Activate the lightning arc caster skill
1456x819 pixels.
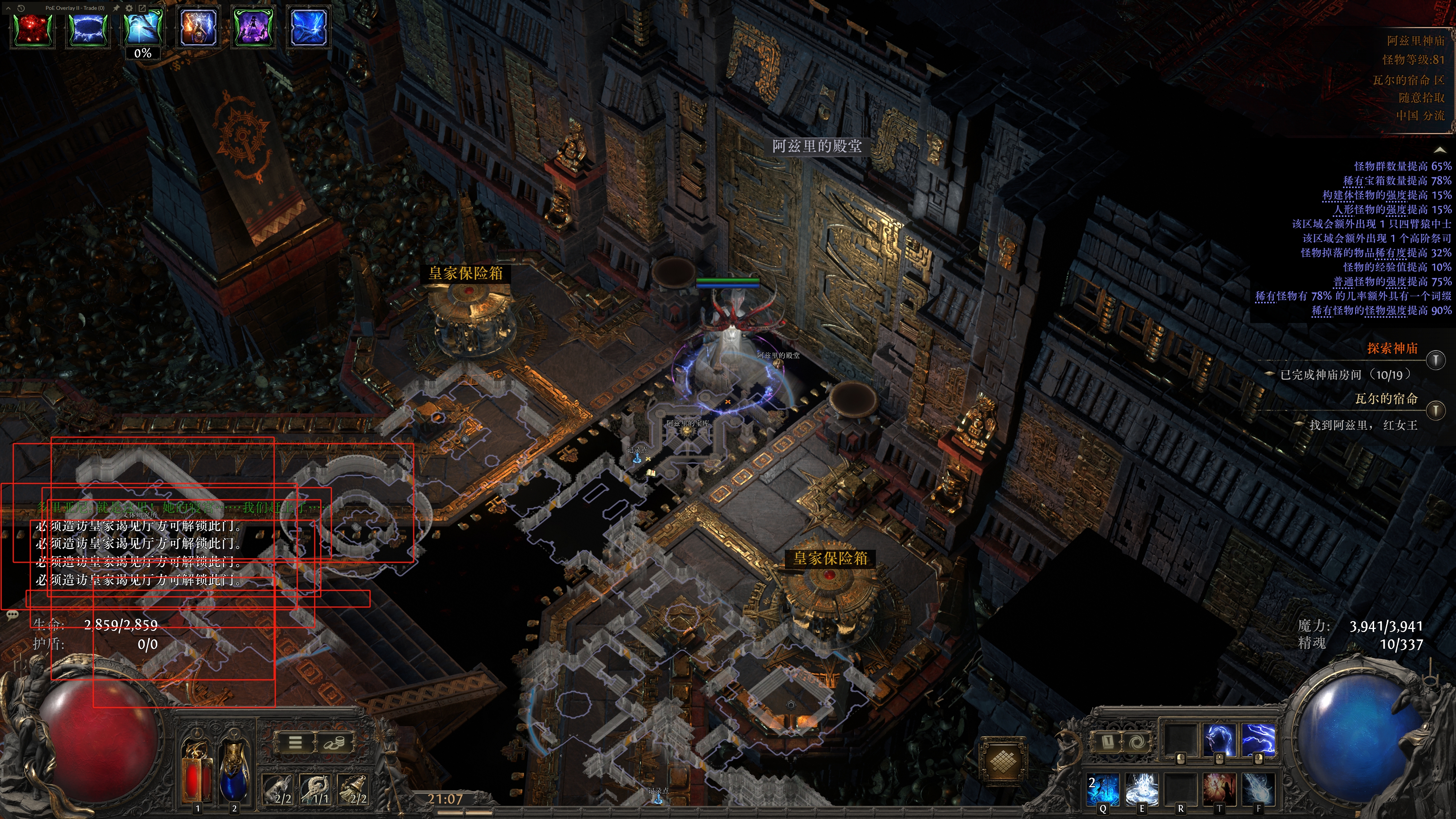click(x=1219, y=739)
